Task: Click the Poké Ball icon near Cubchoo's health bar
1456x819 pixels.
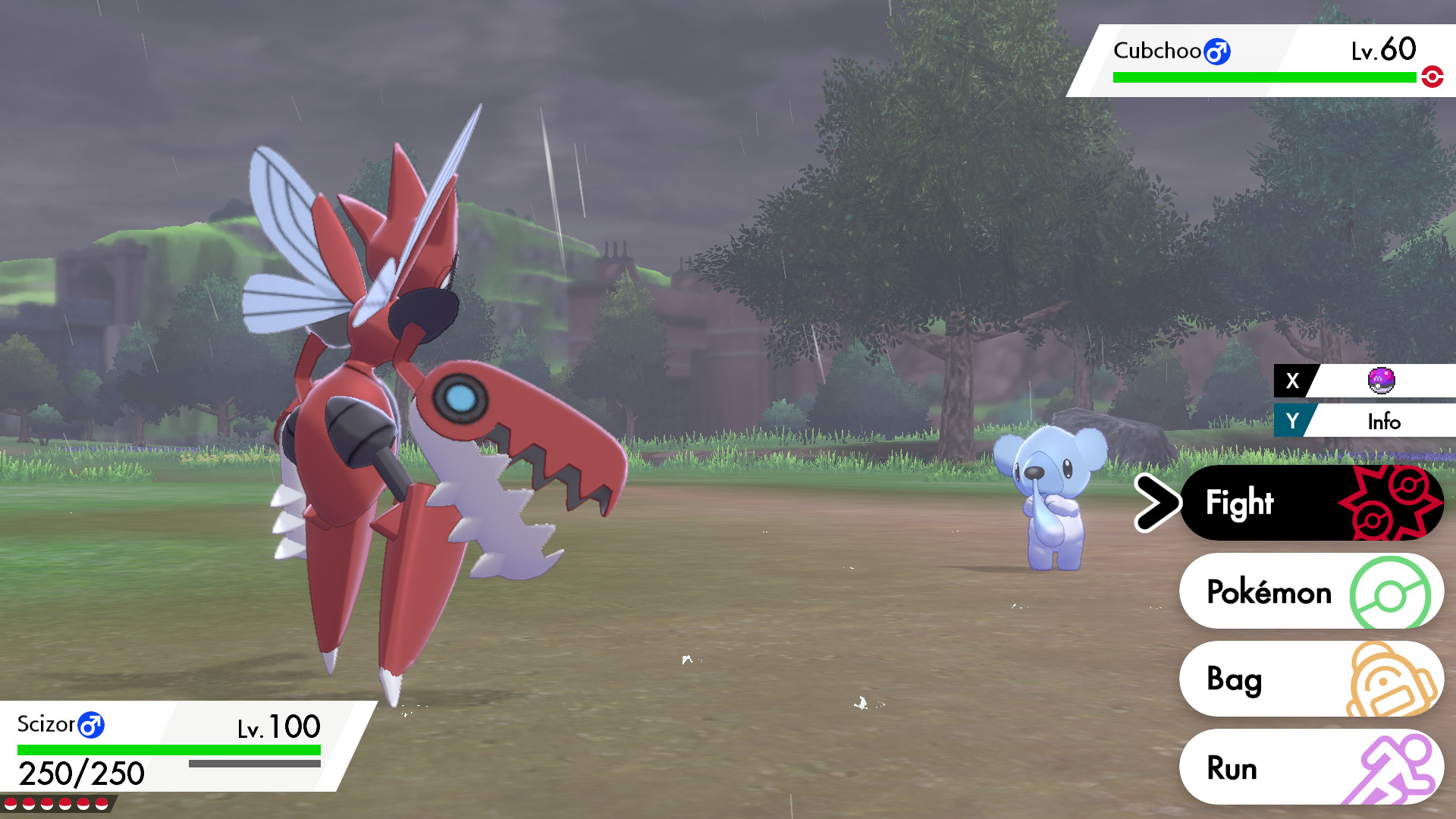Action: point(1431,76)
